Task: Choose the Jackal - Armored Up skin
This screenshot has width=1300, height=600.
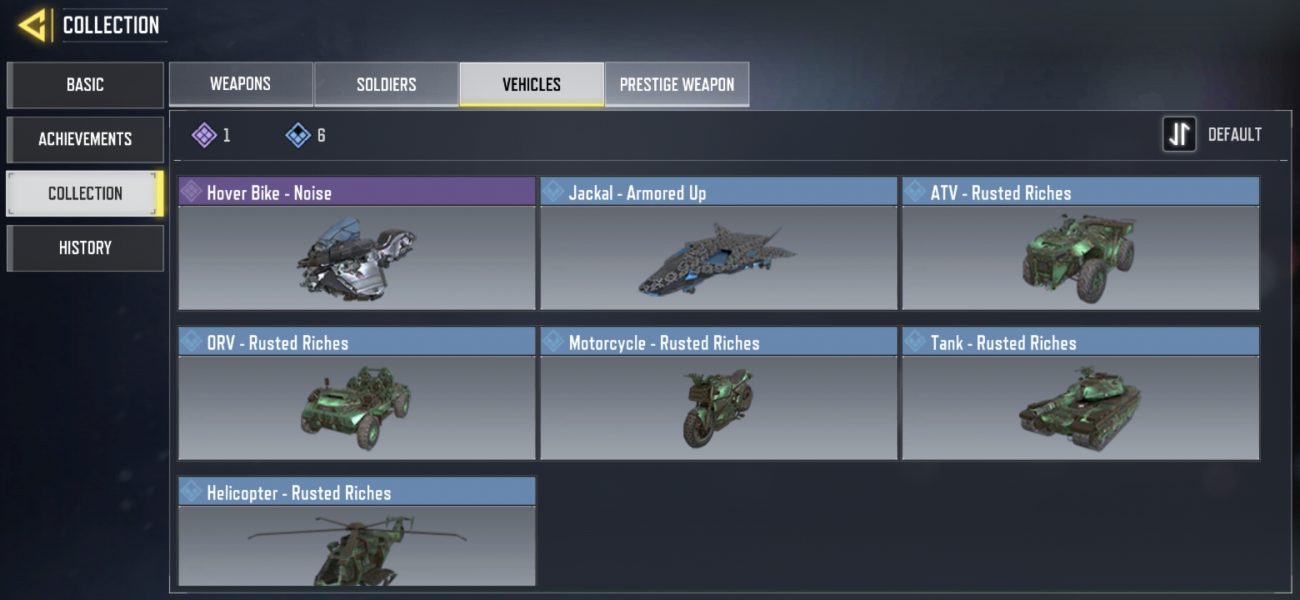Action: (x=718, y=245)
